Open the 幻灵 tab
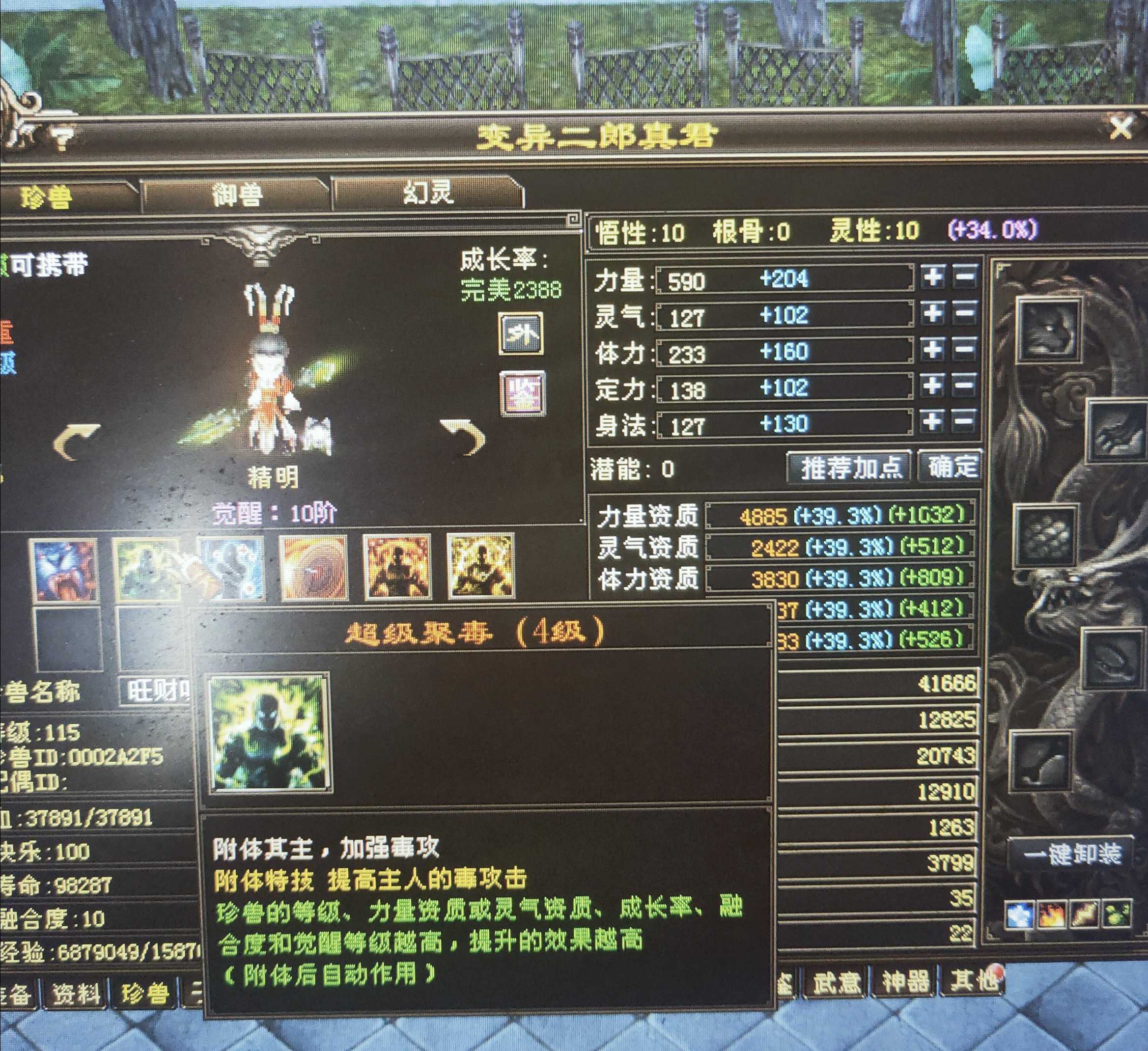 pyautogui.click(x=428, y=193)
